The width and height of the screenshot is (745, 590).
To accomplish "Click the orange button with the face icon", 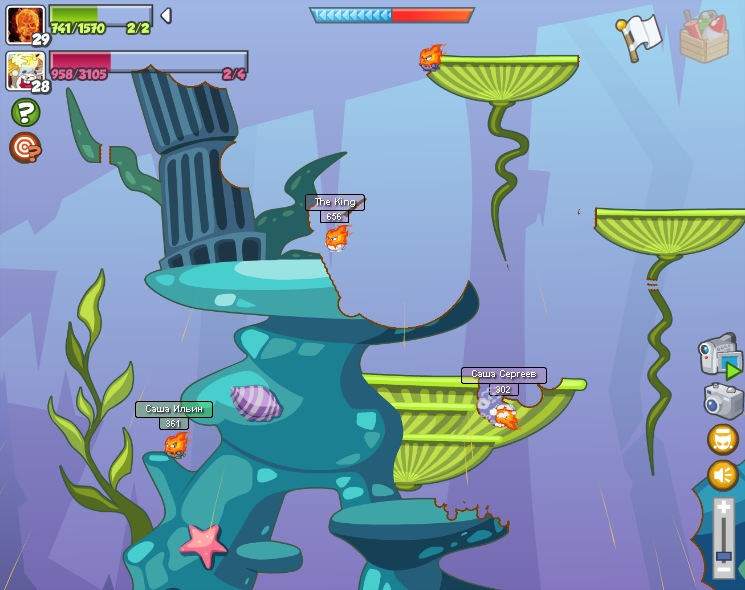I will click(x=722, y=439).
